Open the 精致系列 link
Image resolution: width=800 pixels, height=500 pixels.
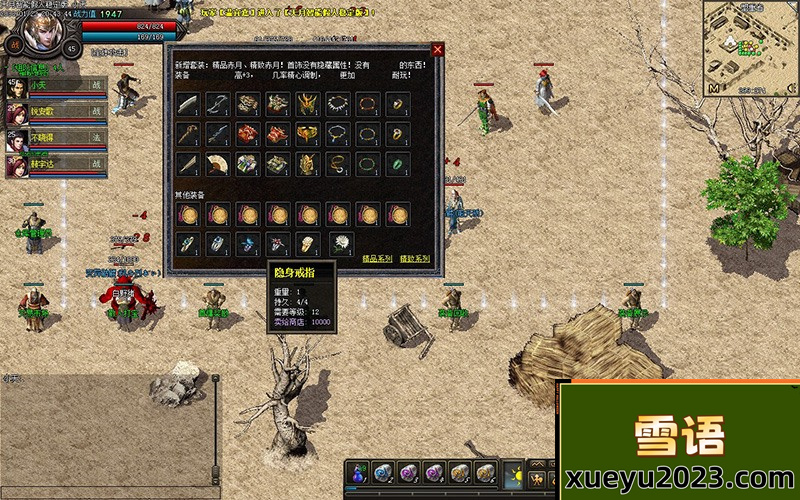click(414, 259)
